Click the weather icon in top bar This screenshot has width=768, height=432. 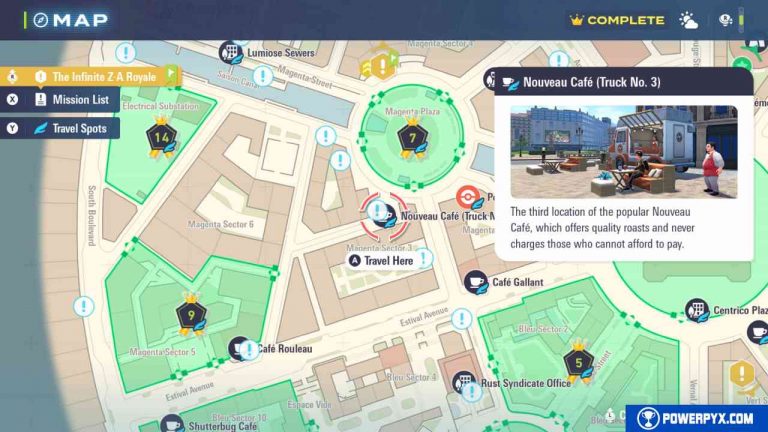click(x=689, y=20)
